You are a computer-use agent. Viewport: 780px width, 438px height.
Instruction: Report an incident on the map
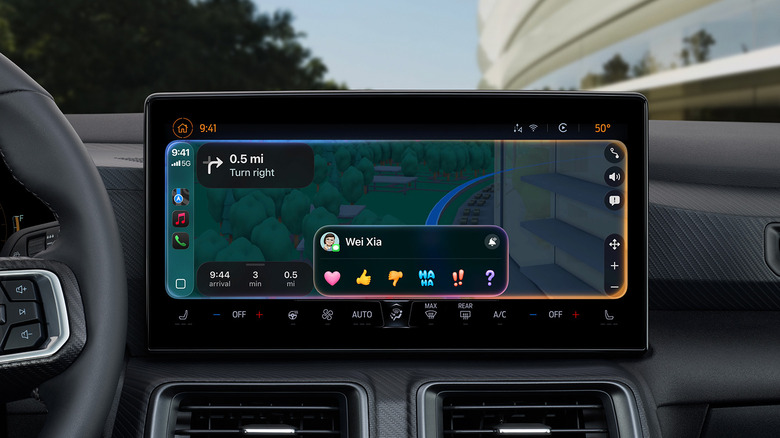click(x=613, y=201)
